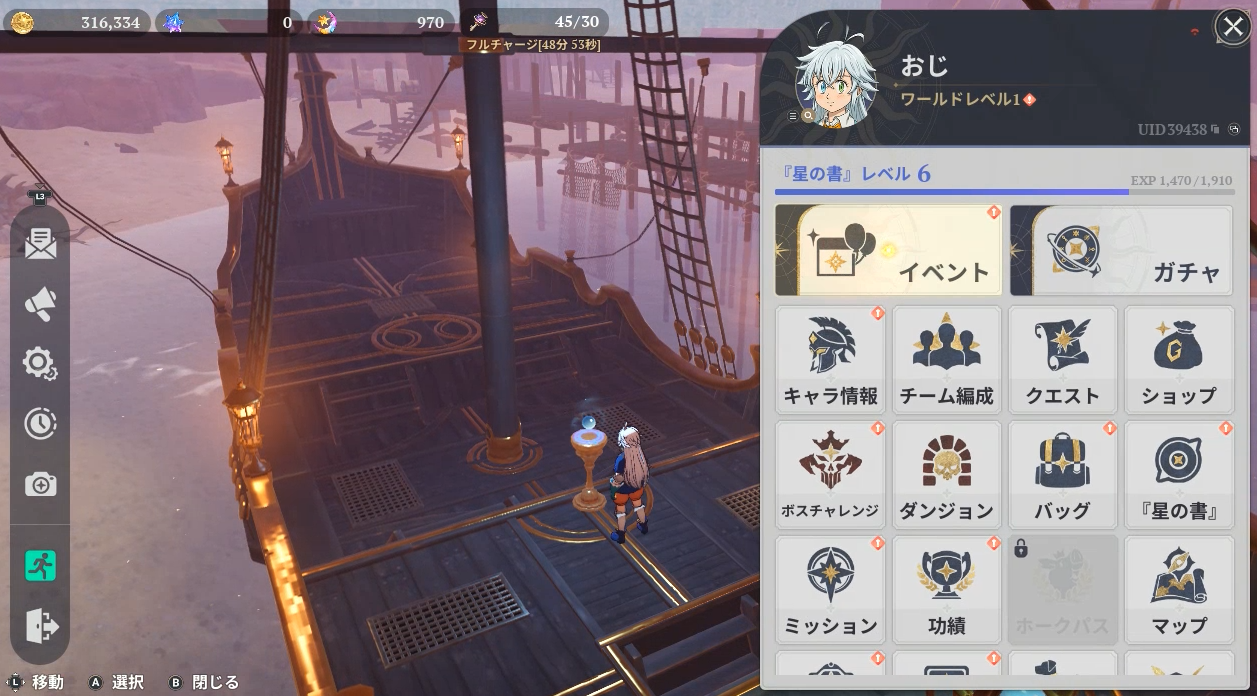Image resolution: width=1257 pixels, height=696 pixels.
Task: Open the 『星の書』 menu tile
Action: tap(1178, 475)
